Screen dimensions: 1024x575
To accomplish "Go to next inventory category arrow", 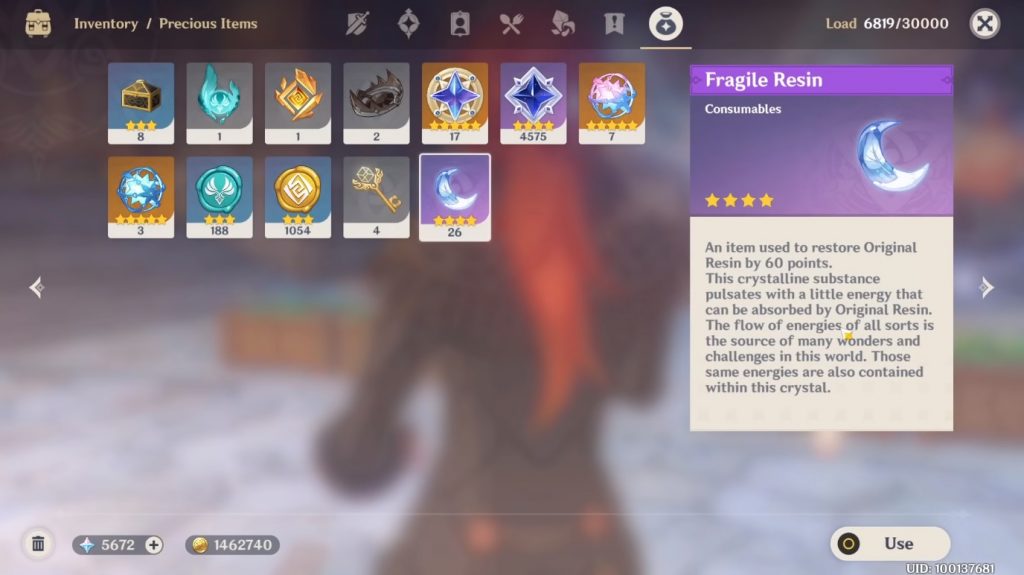I will tap(987, 288).
